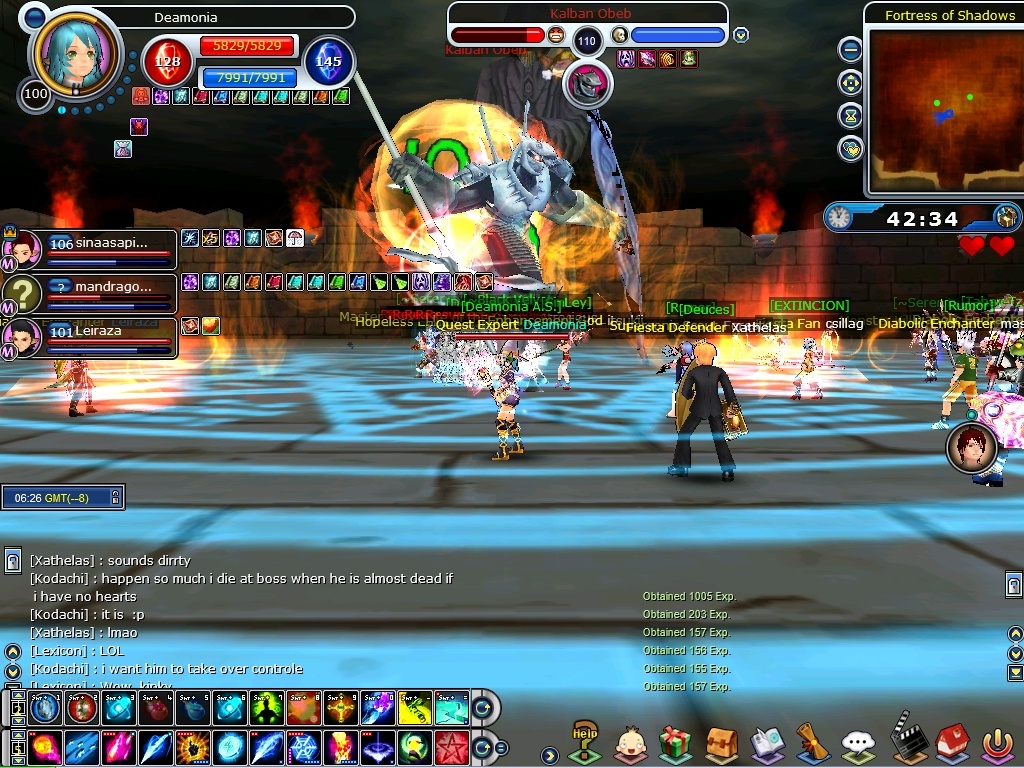Open the leather backpack inventory
Screen dimensions: 1024x768
click(721, 744)
